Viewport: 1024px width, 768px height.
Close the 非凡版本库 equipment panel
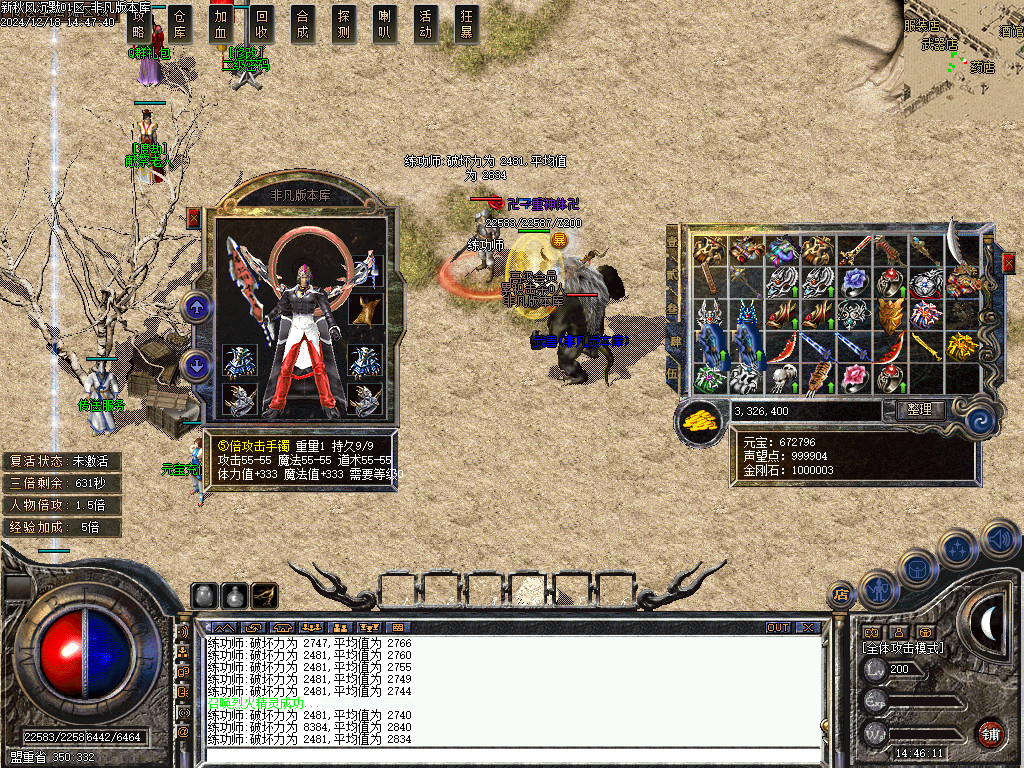[x=194, y=218]
